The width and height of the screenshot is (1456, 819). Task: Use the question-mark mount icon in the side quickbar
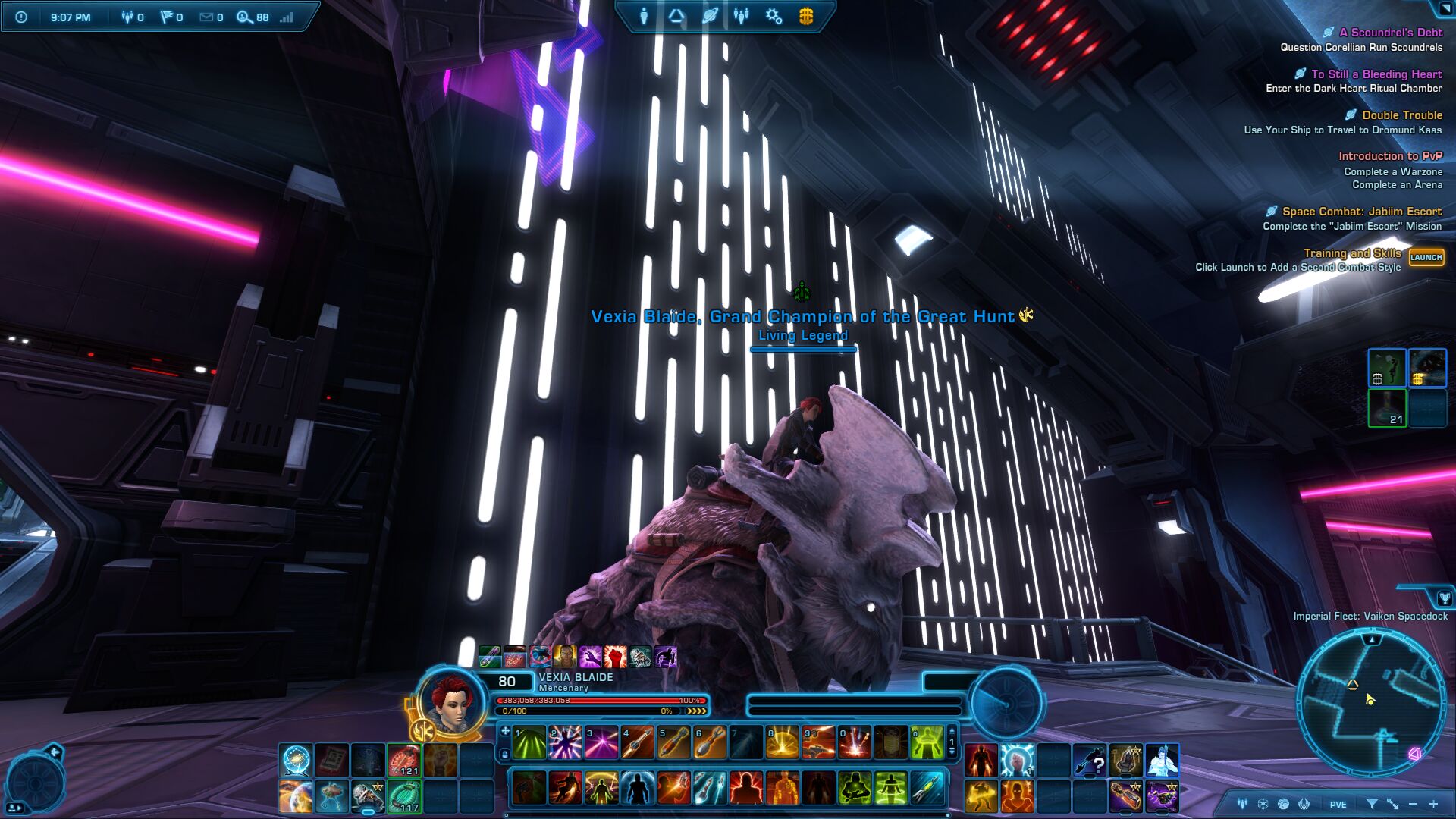(1090, 760)
